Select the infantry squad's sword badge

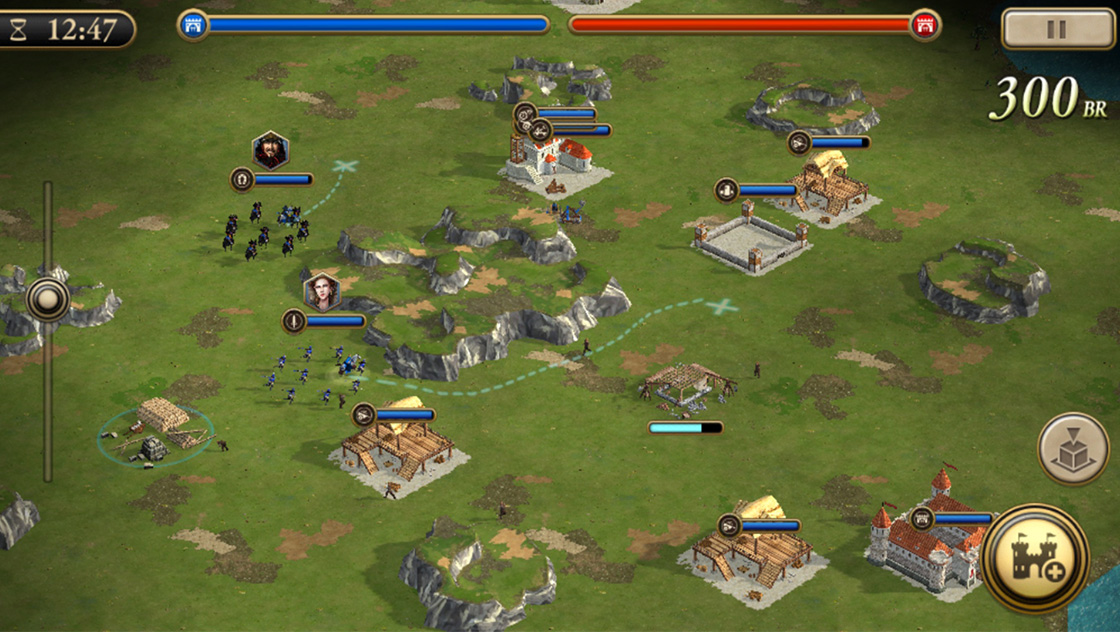click(x=294, y=321)
